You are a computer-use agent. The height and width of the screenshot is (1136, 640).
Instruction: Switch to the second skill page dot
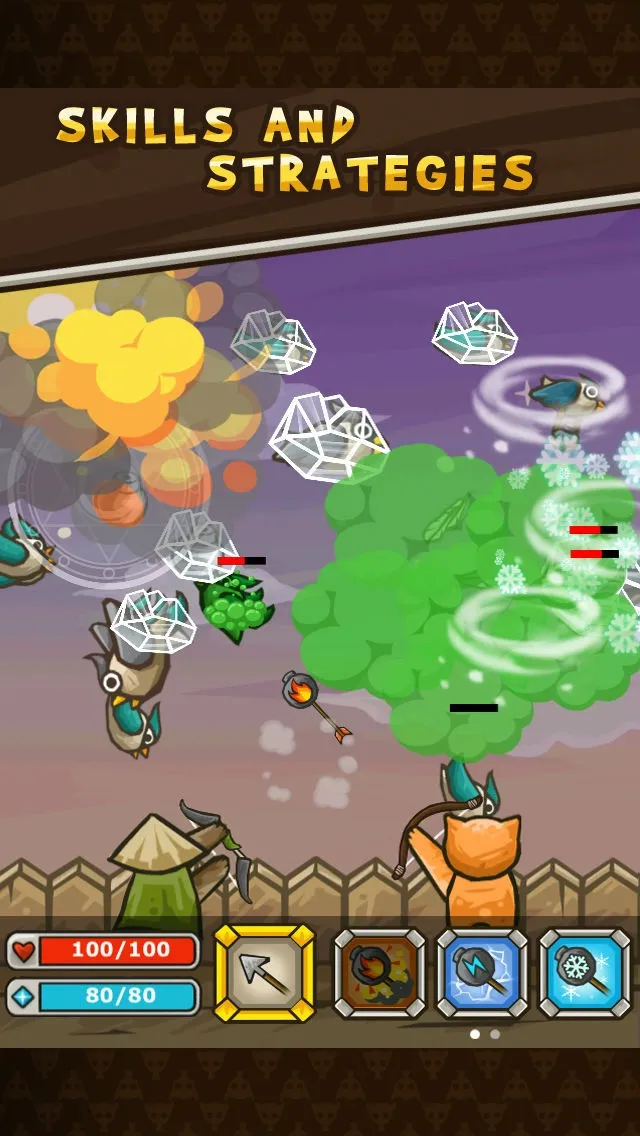coord(495,1034)
